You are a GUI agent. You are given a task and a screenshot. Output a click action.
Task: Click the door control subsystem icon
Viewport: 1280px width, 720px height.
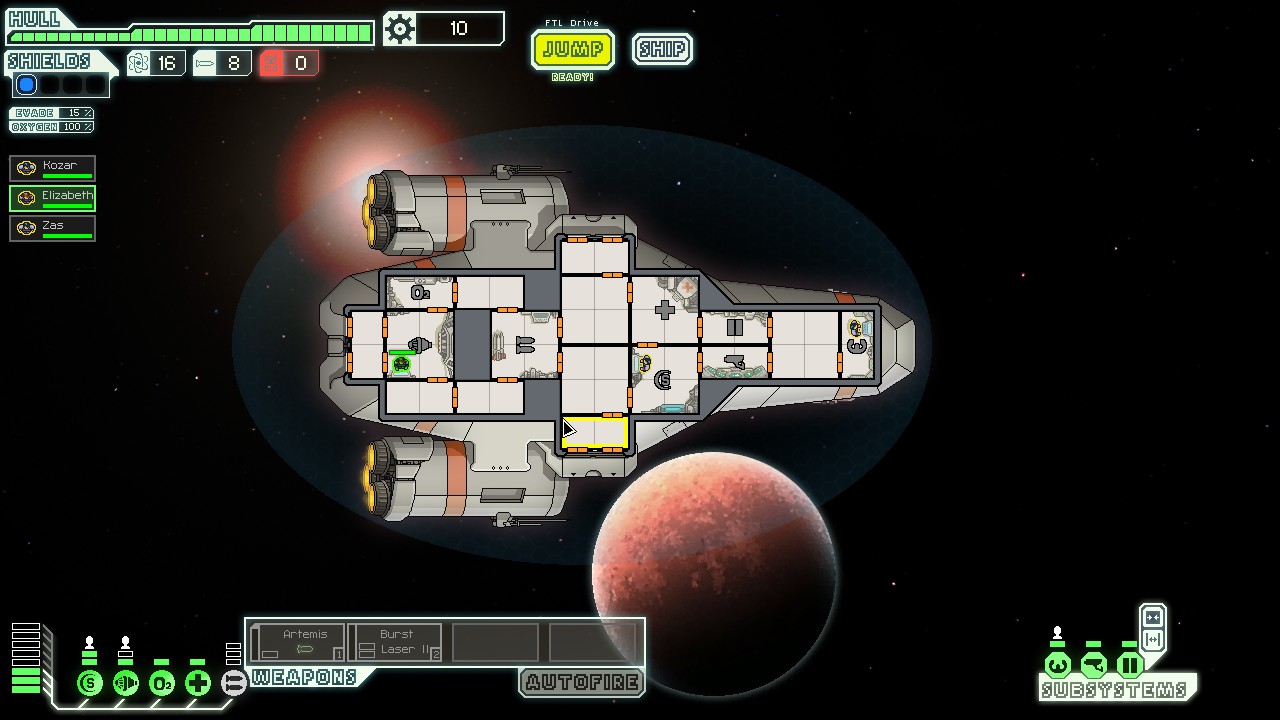(1129, 665)
